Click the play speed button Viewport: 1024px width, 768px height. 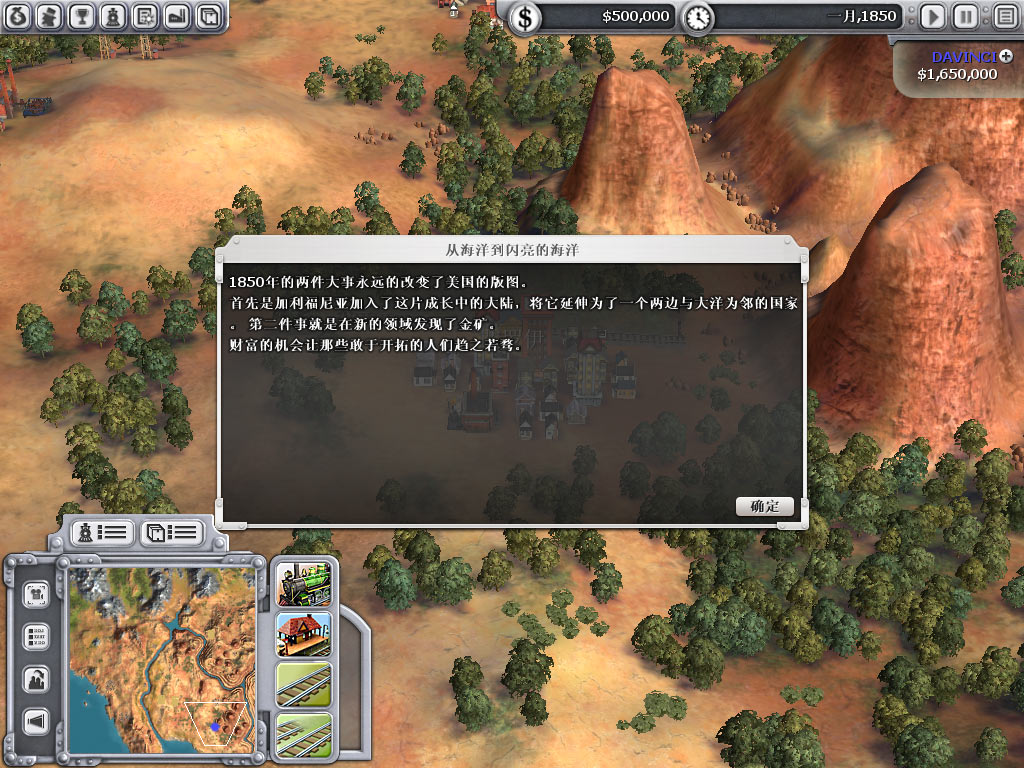(x=932, y=16)
